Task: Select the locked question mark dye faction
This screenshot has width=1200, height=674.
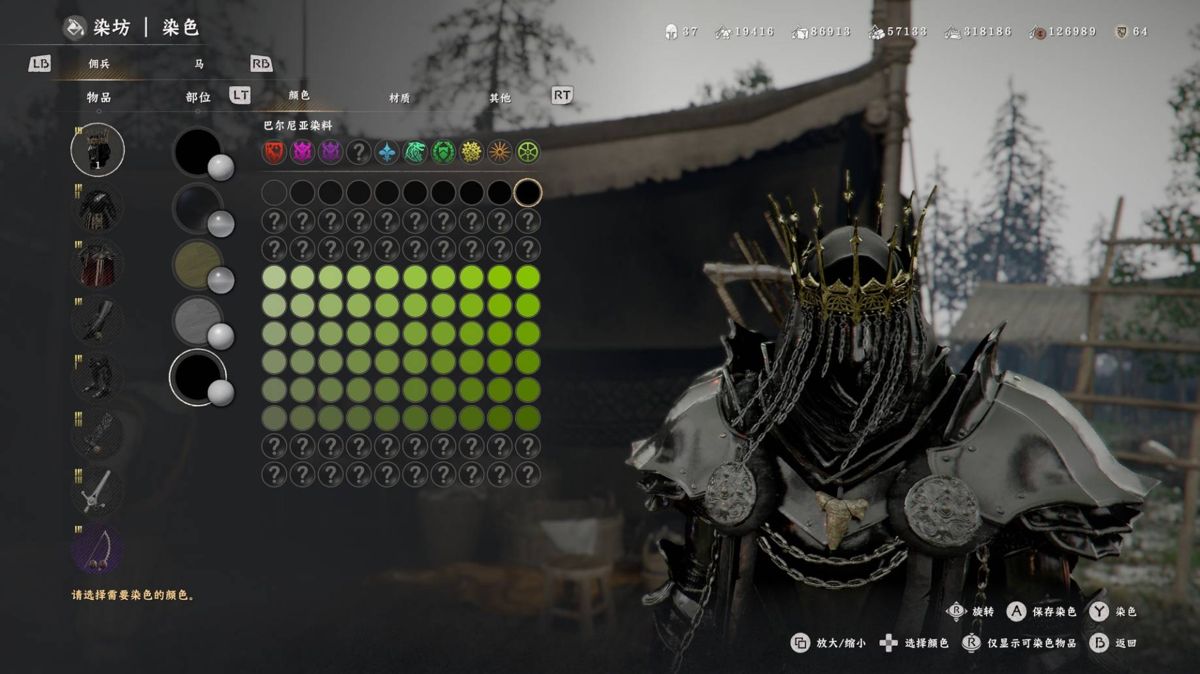Action: tap(358, 152)
